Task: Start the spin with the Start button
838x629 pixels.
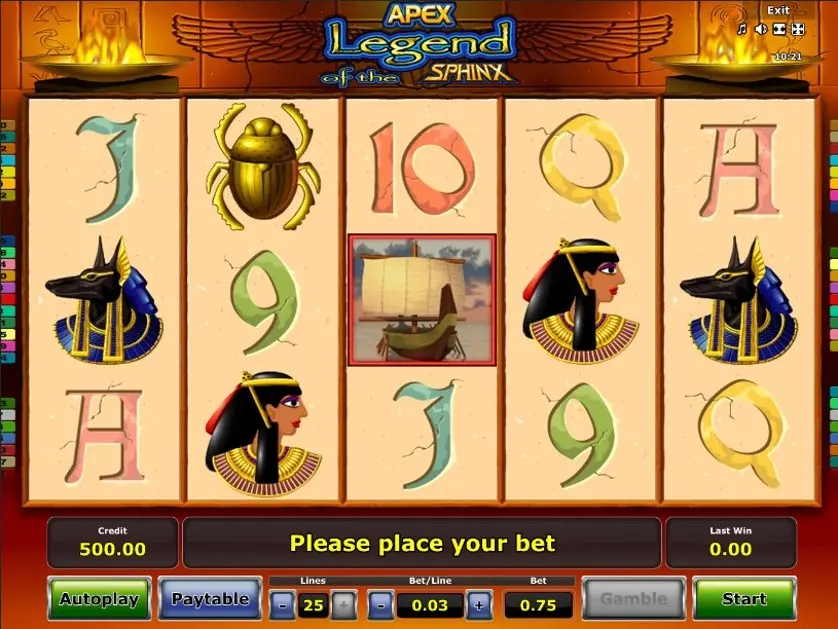Action: pos(744,599)
